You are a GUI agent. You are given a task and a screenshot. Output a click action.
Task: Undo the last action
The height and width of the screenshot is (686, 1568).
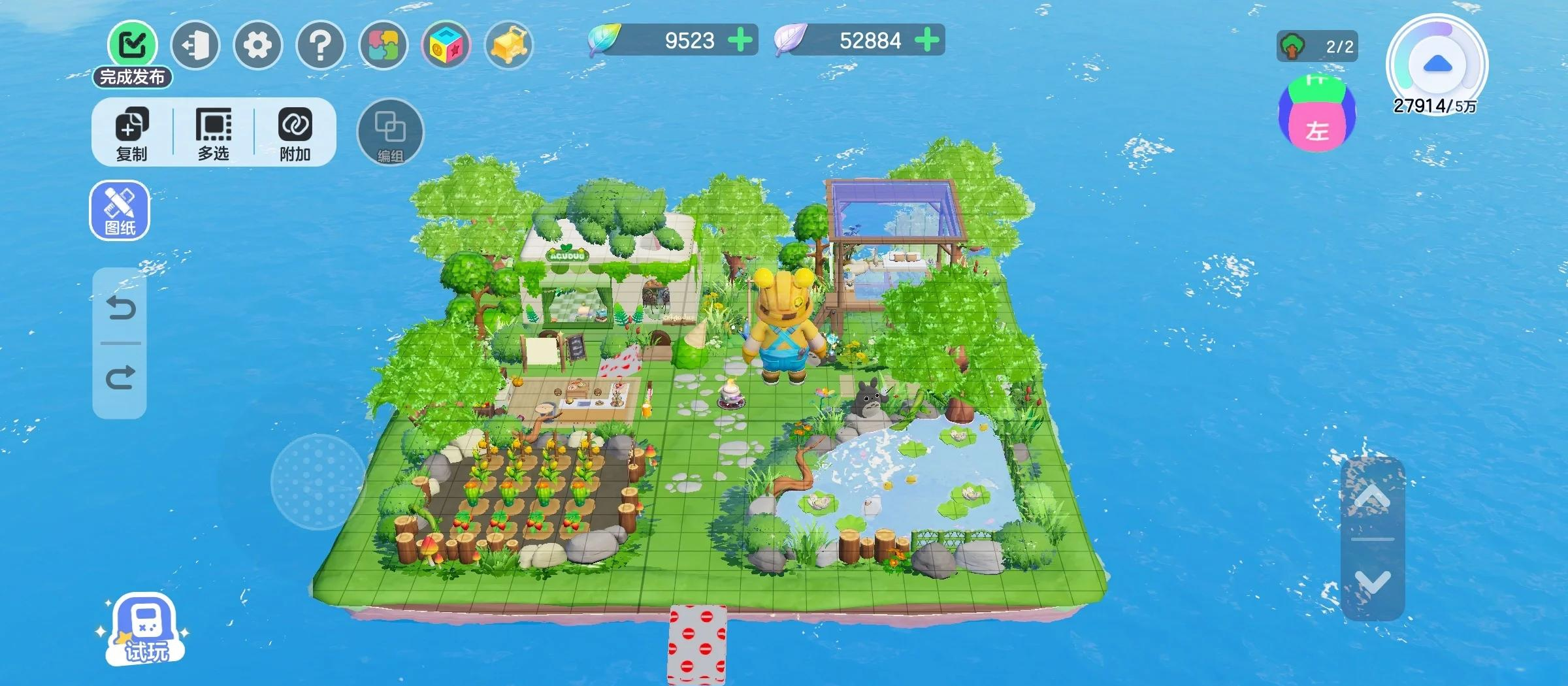coord(120,308)
